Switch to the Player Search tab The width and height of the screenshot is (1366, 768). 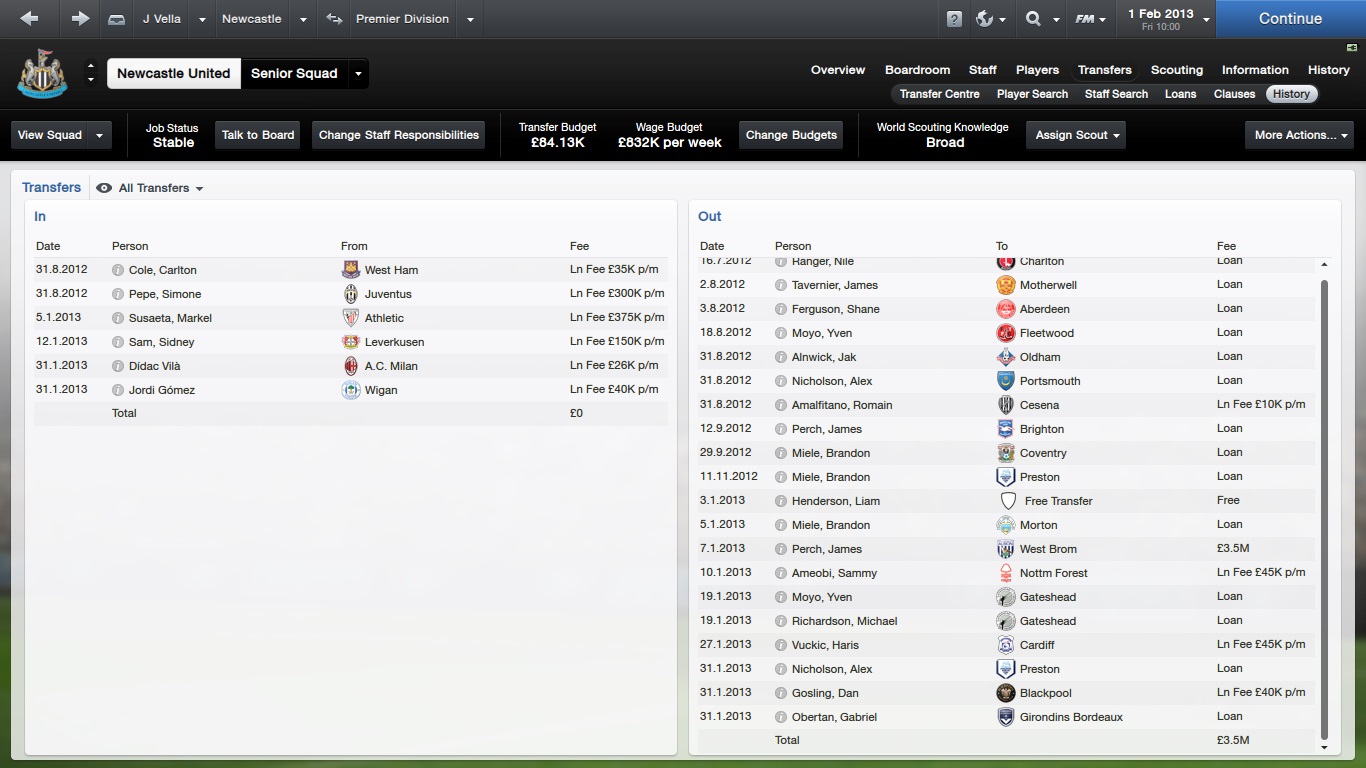1032,94
